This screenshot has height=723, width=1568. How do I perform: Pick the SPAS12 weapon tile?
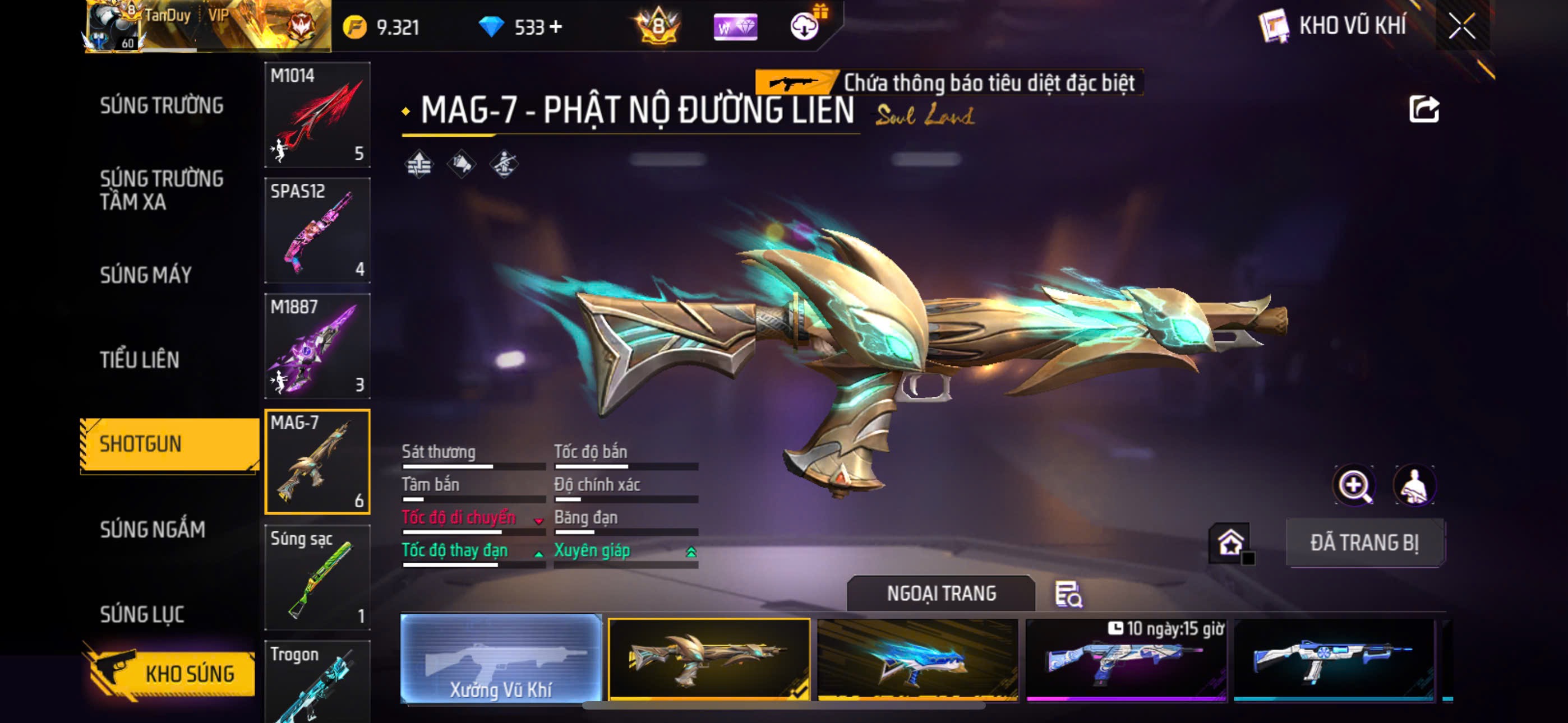tap(317, 230)
